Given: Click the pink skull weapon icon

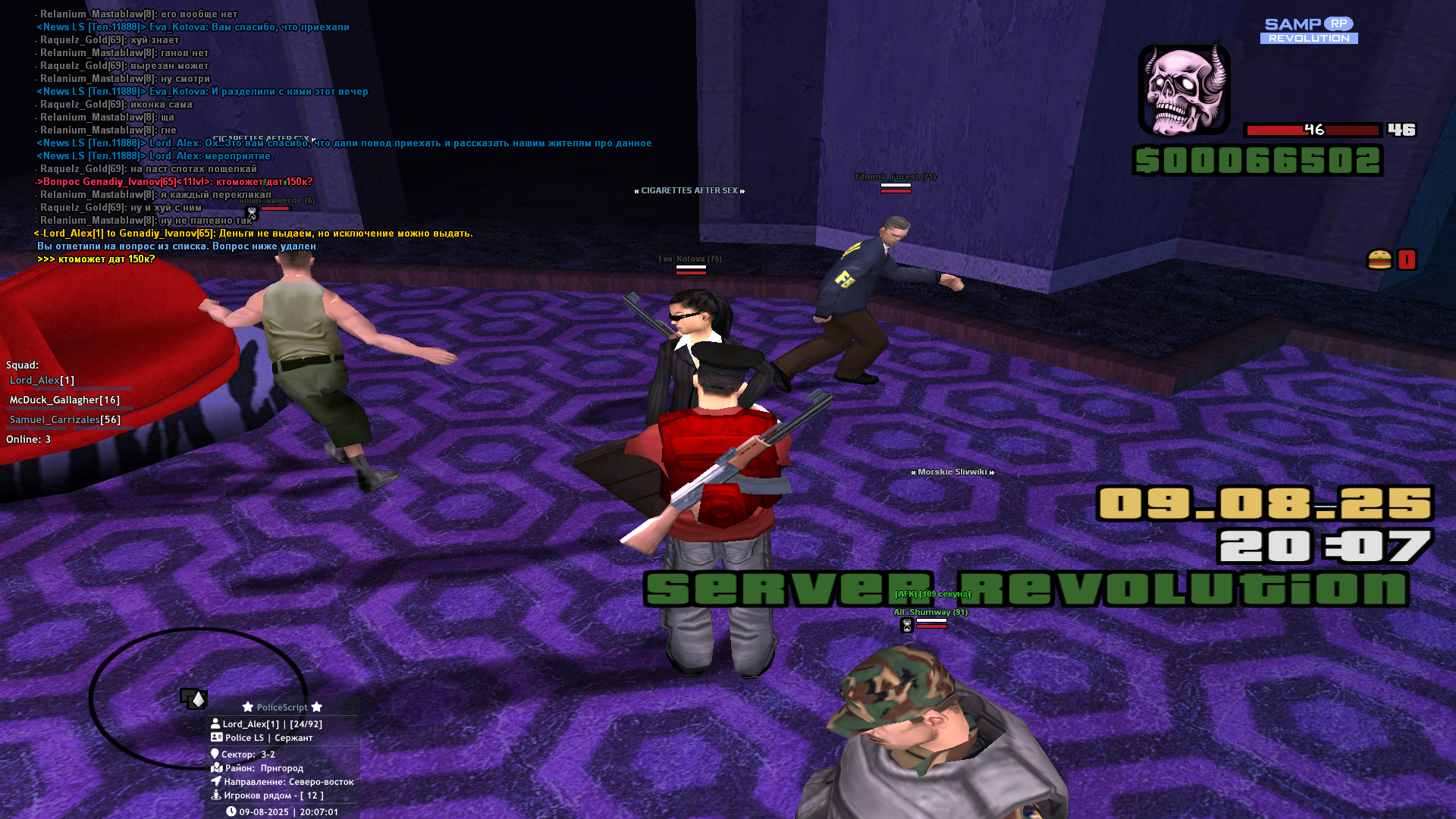Looking at the screenshot, I should tap(1184, 89).
